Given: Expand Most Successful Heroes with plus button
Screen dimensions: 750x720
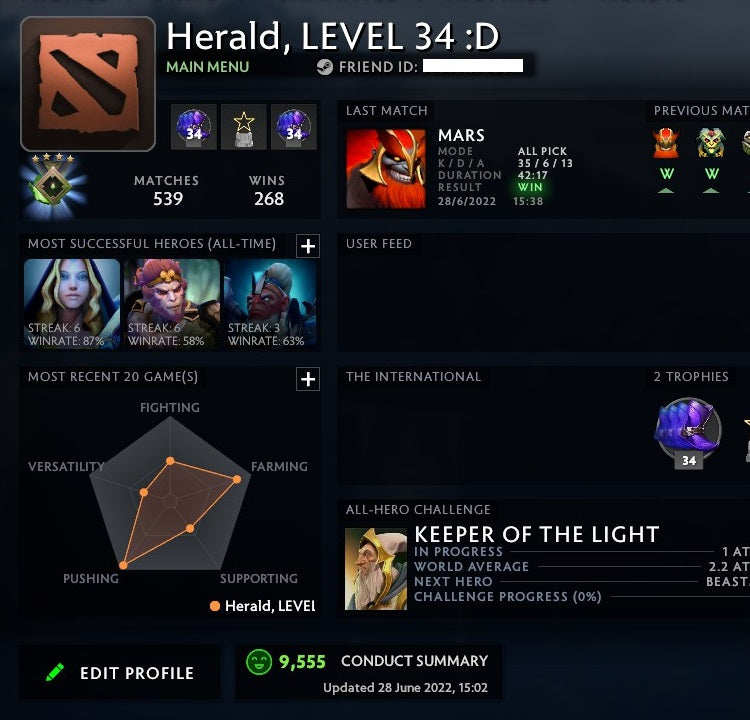Looking at the screenshot, I should [x=308, y=246].
